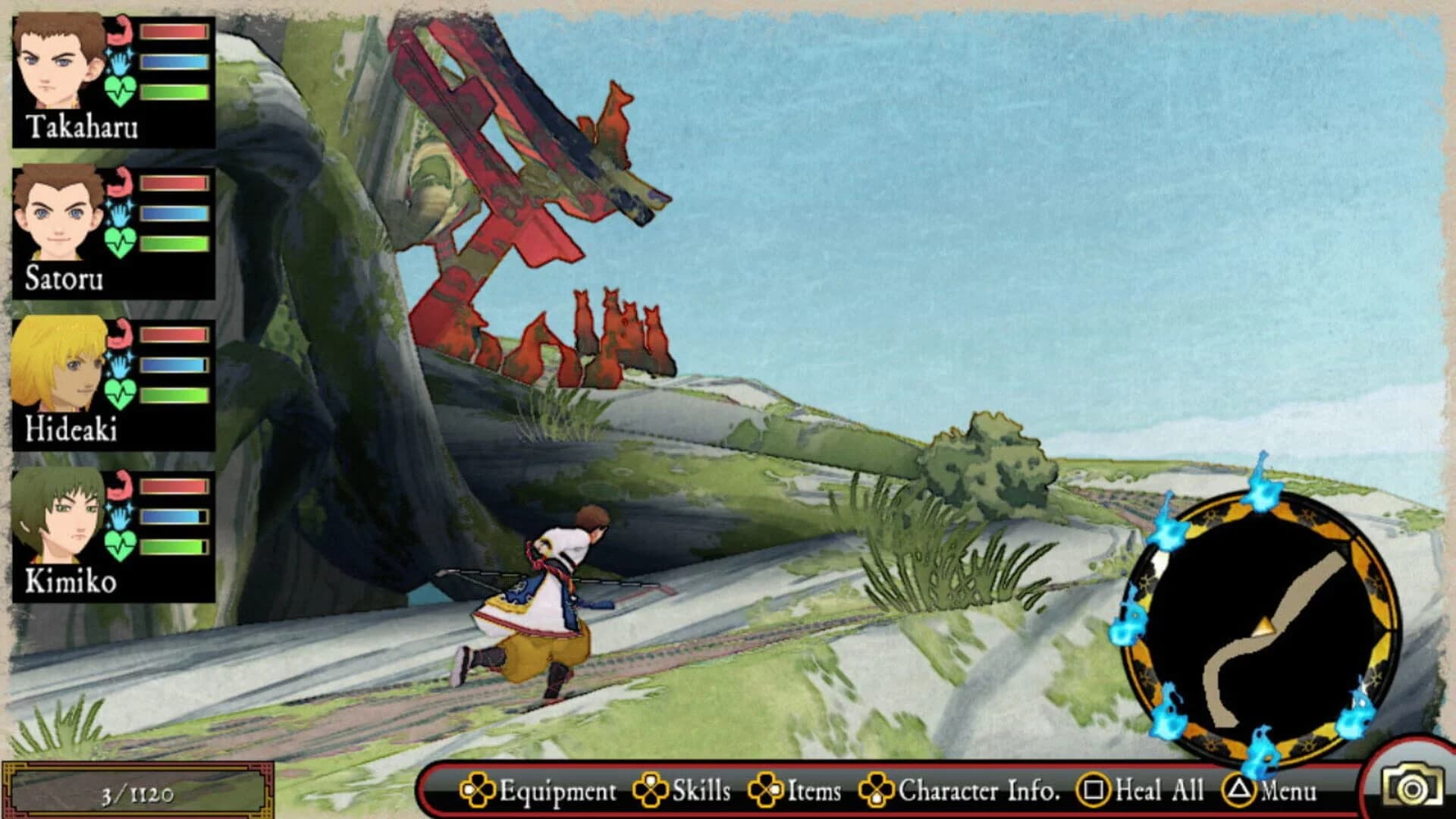Click the claw attack icon beside Satoru
Image resolution: width=1456 pixels, height=819 pixels.
pos(122,181)
